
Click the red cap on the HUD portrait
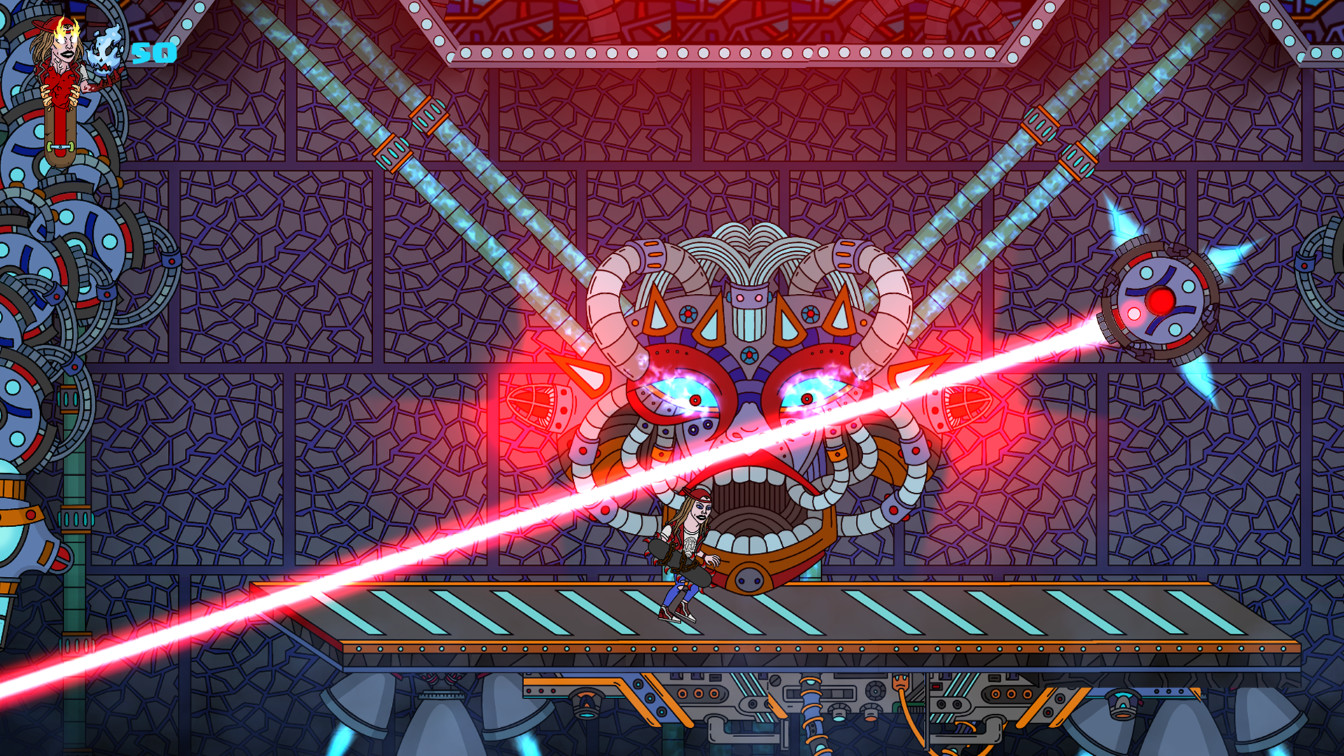(x=50, y=24)
